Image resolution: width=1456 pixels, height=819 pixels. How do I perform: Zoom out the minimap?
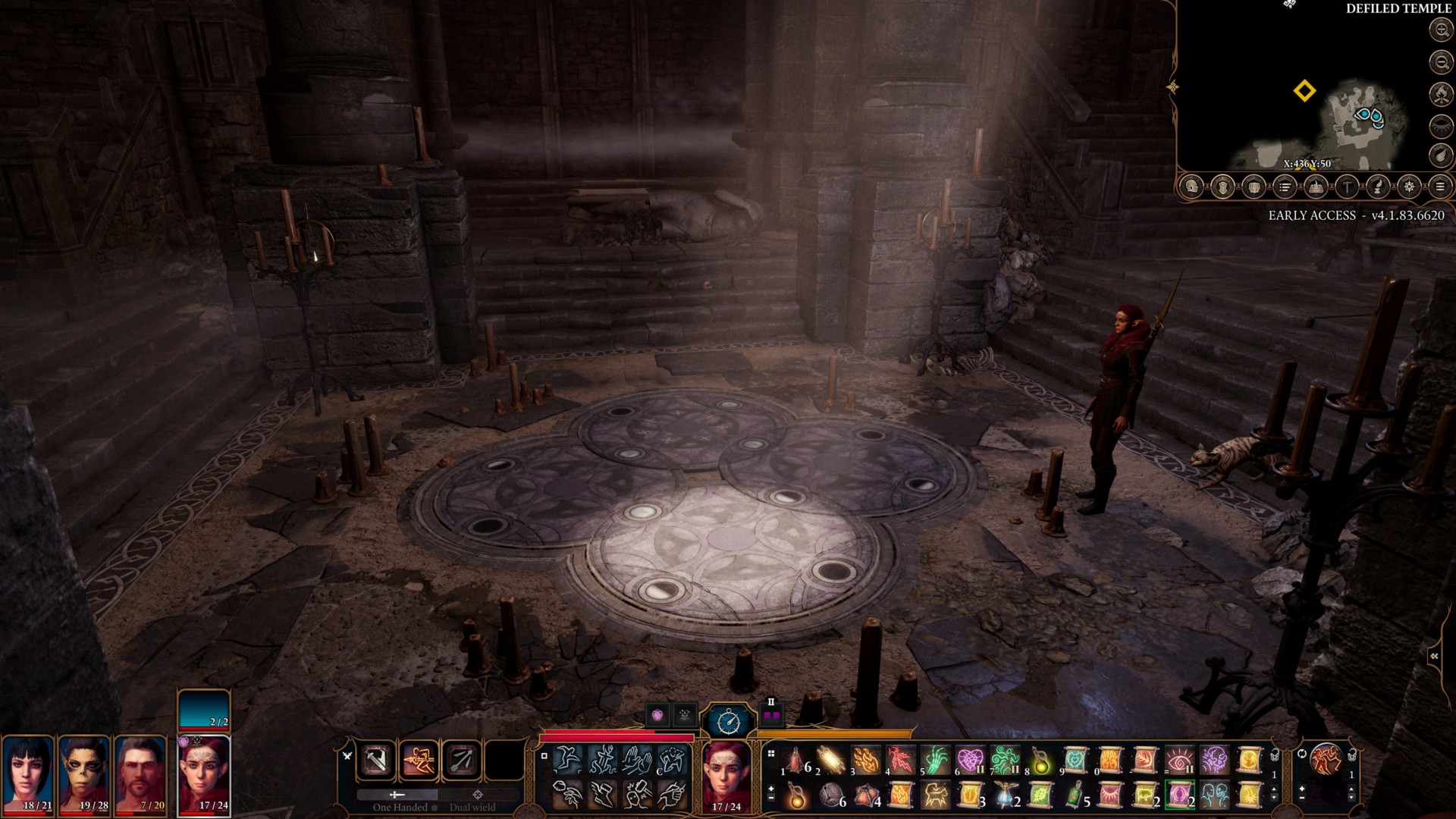[1440, 62]
